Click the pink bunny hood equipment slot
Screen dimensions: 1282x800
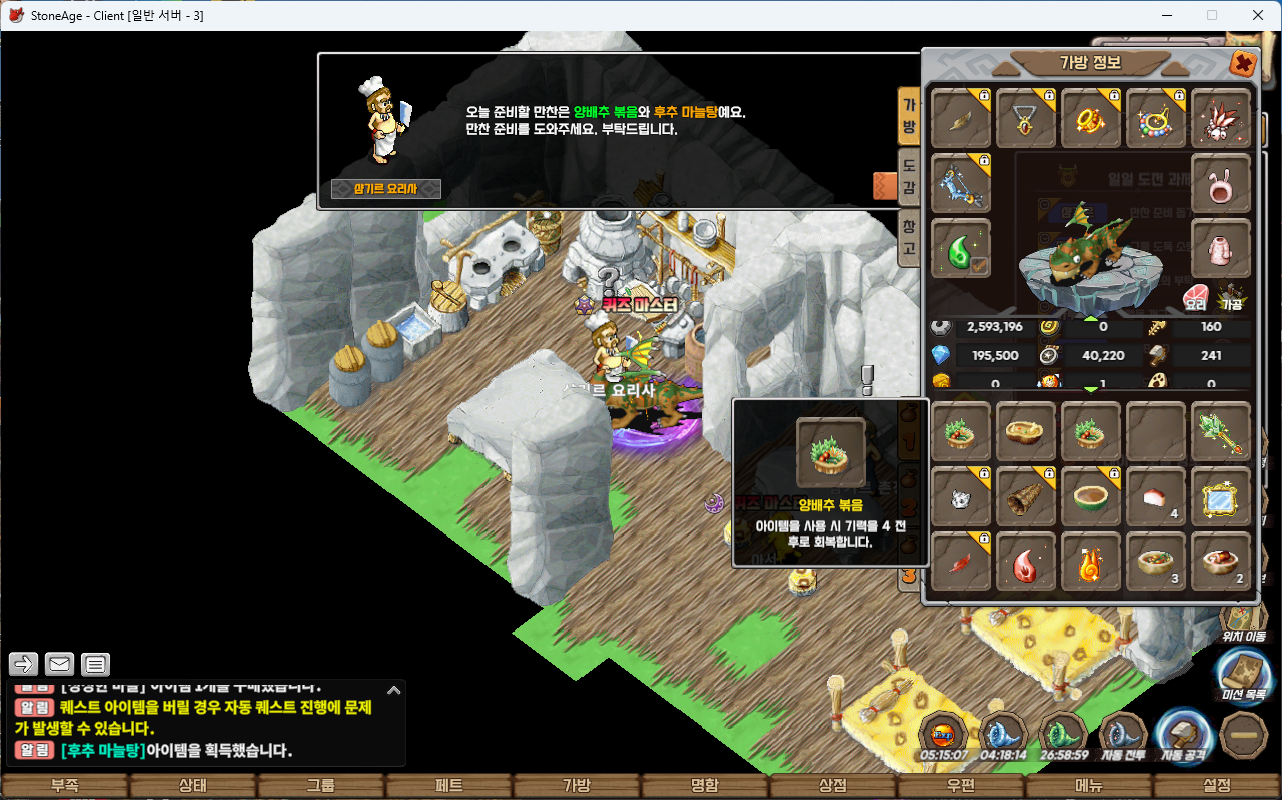[1221, 184]
